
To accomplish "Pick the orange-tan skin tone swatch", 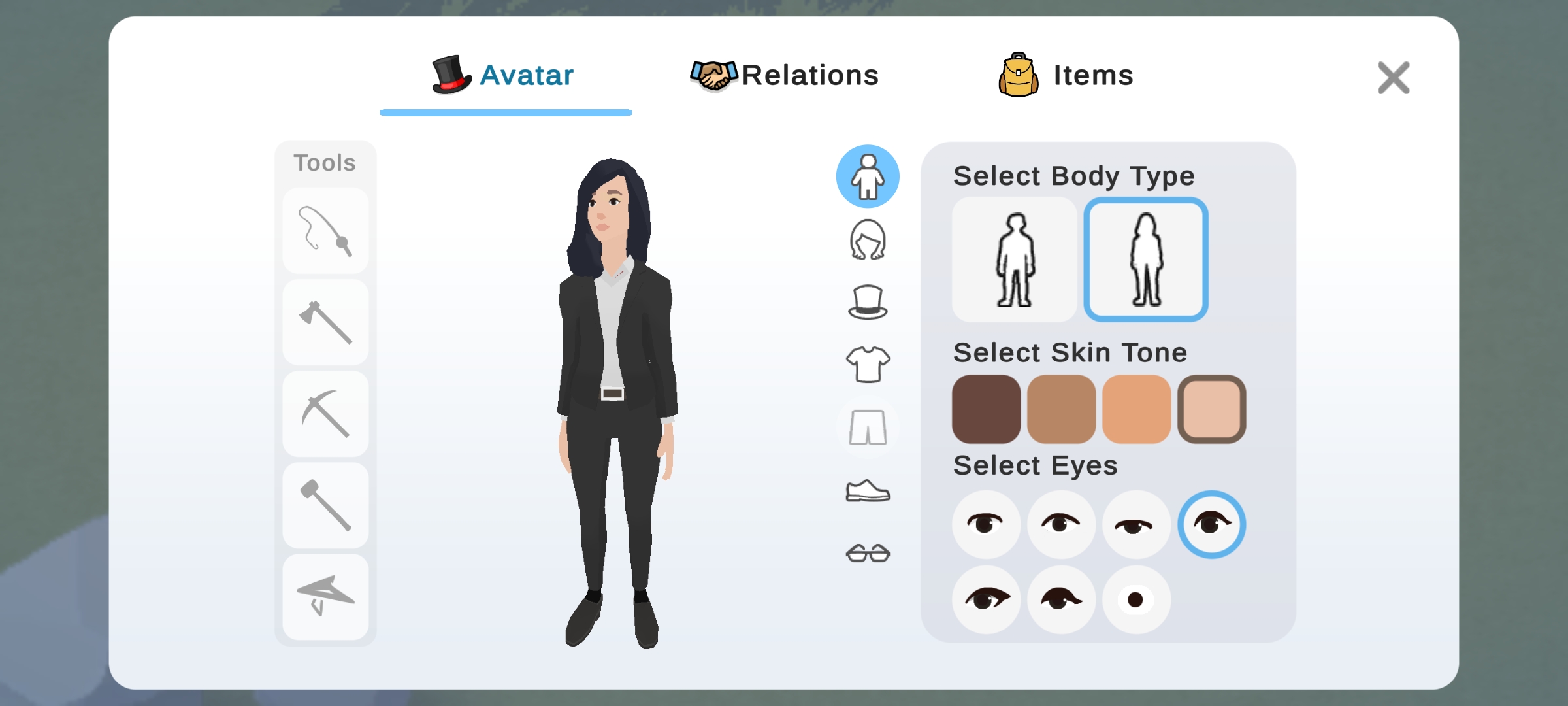I will coord(1136,409).
